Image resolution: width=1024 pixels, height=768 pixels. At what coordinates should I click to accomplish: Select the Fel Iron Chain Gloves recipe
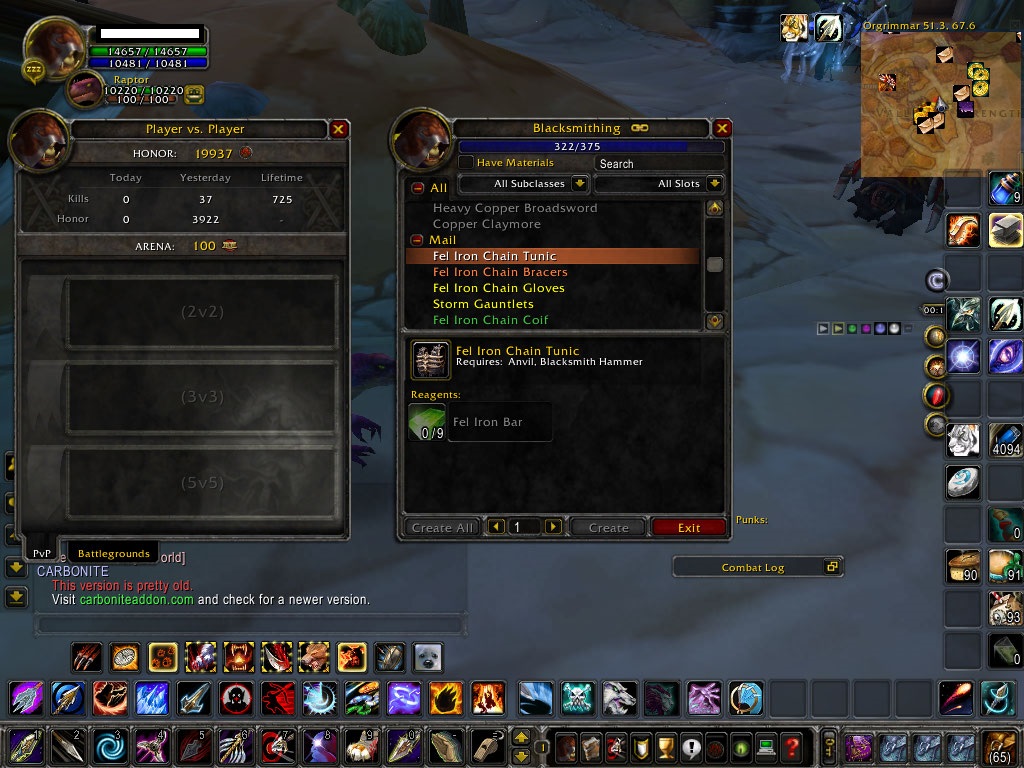498,288
